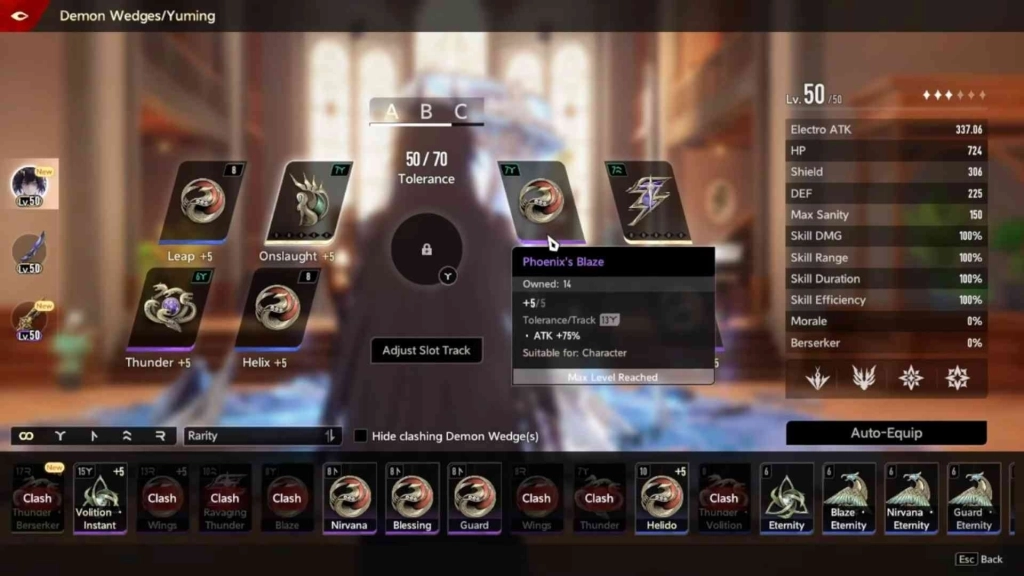Click the locked center wedge slot
The width and height of the screenshot is (1024, 576).
426,249
